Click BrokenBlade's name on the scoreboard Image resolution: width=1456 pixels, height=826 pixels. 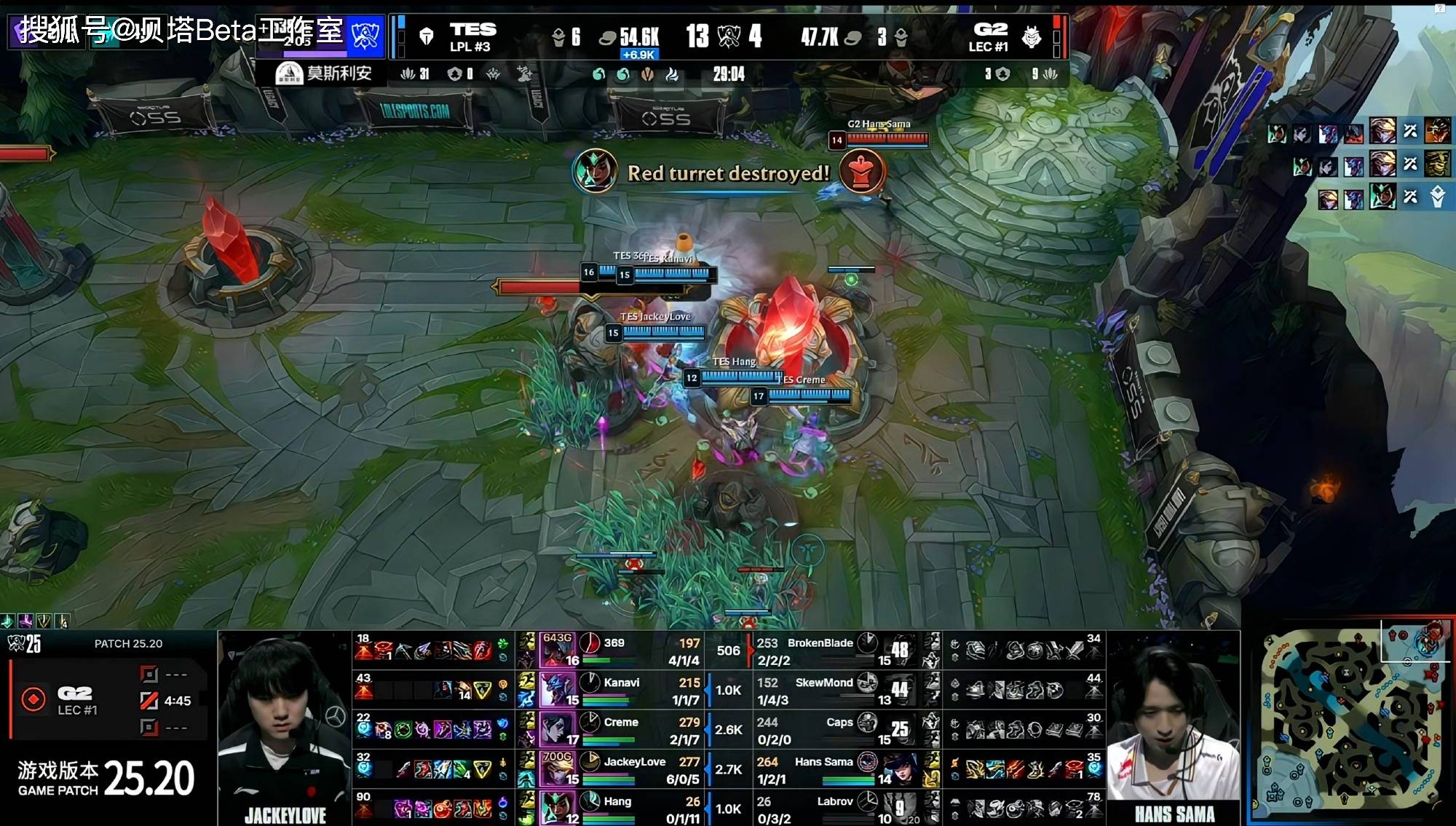pos(820,643)
